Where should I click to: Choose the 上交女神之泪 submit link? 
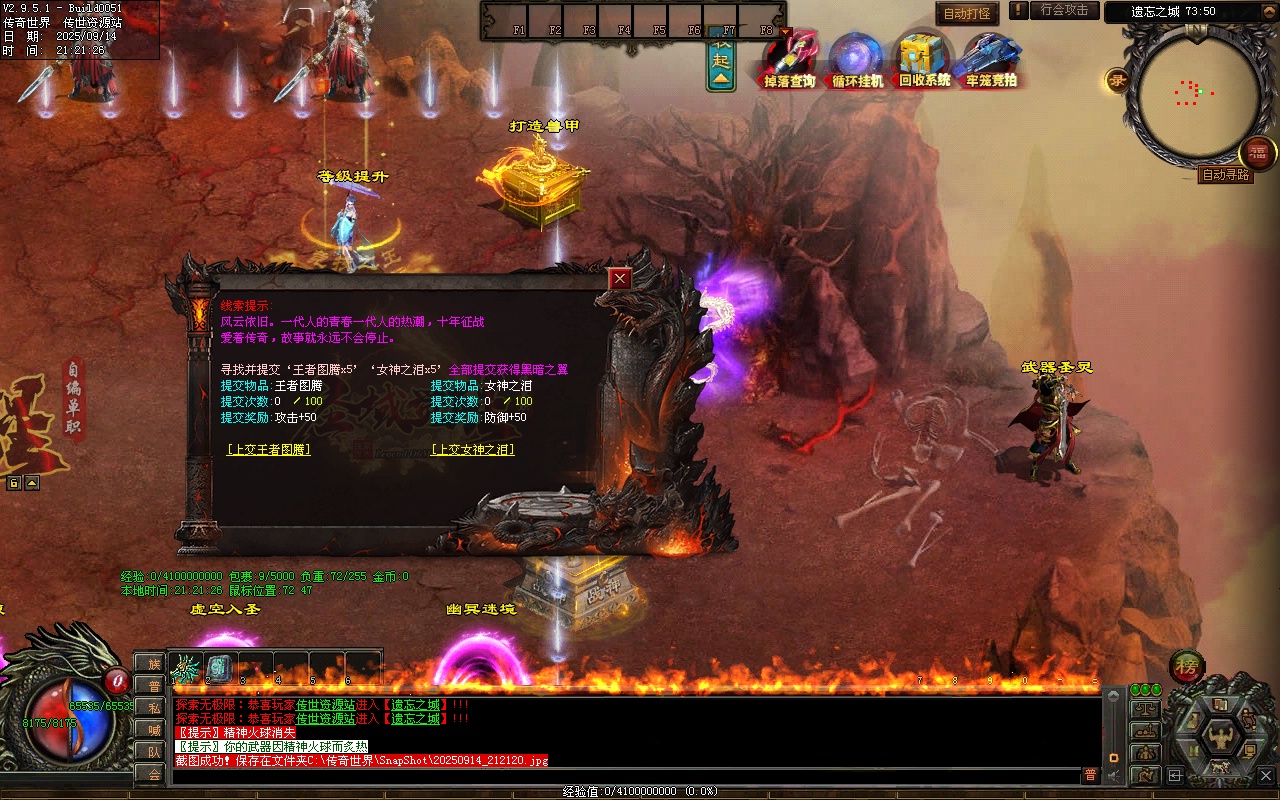pos(472,450)
